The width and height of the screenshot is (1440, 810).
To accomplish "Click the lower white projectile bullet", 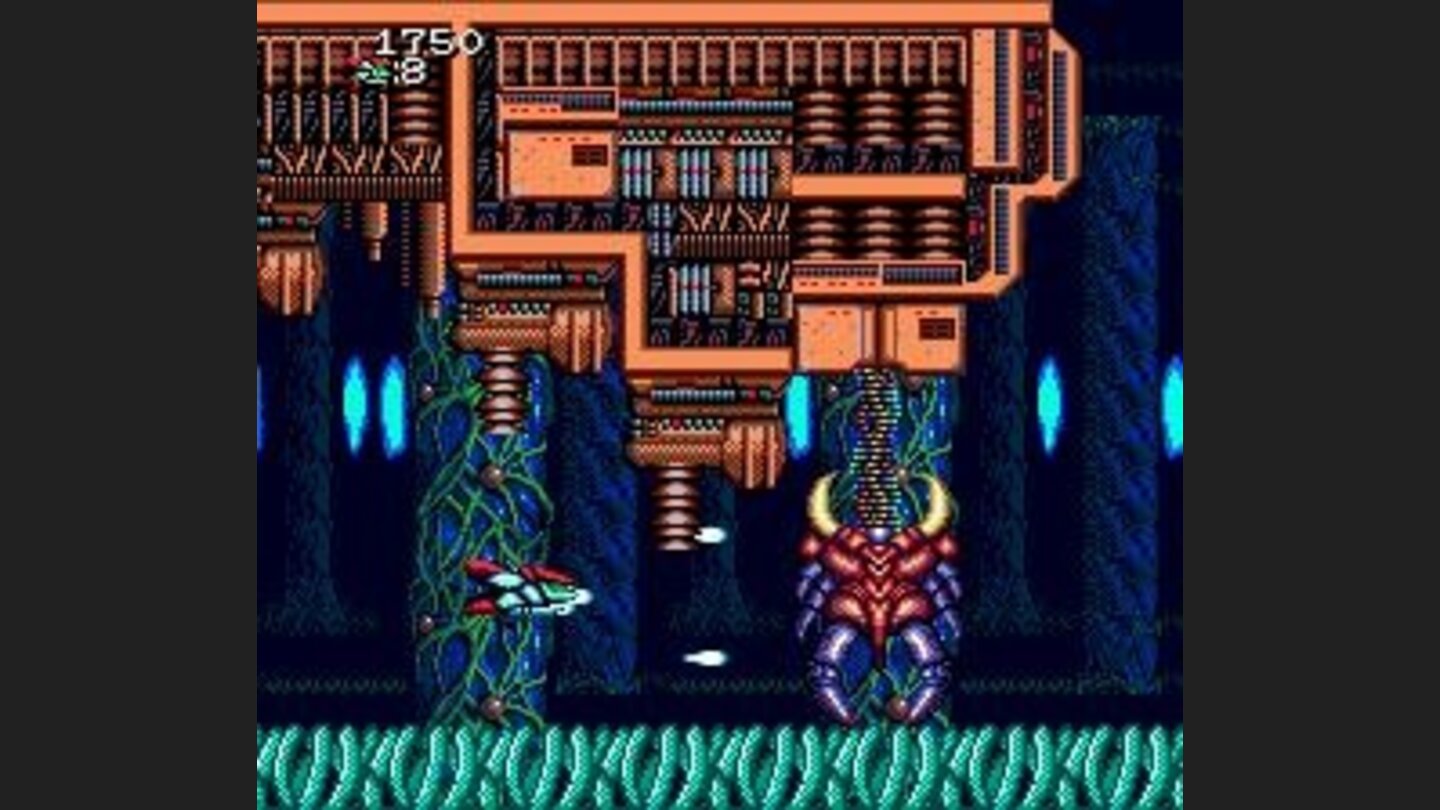I will coord(706,660).
